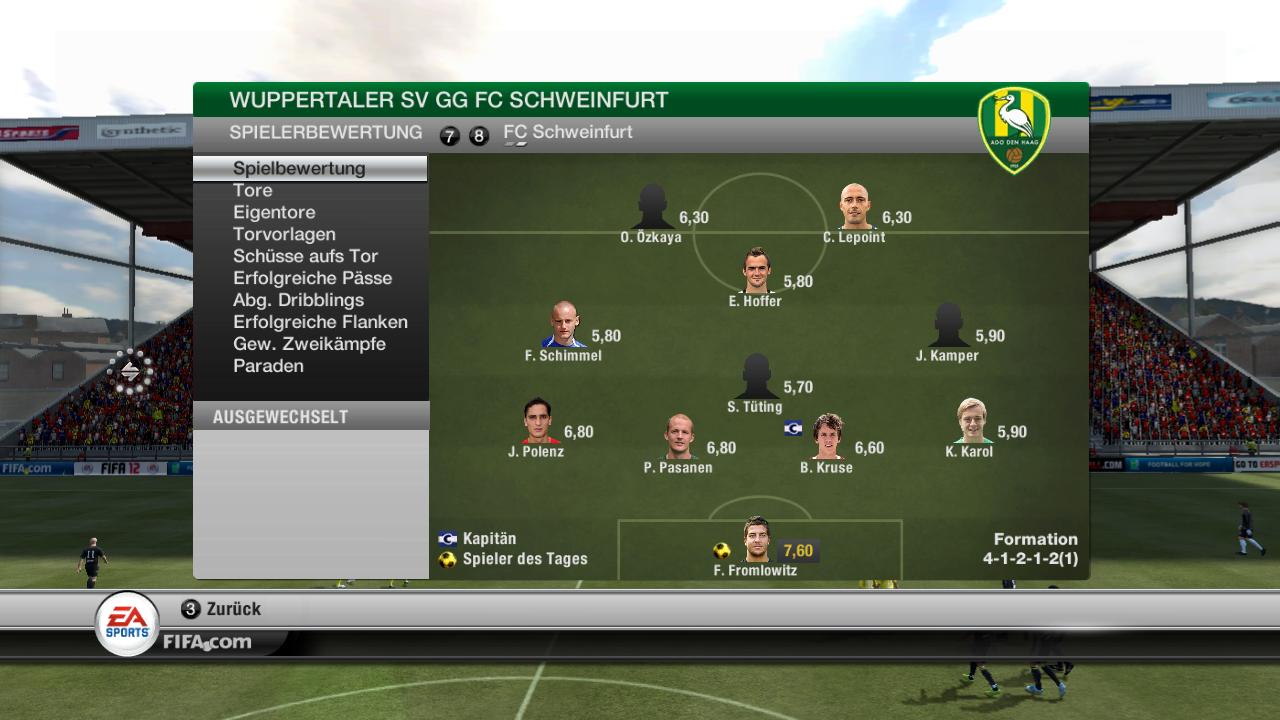Select F. Schimmel's player portrait
The image size is (1280, 720).
point(565,325)
